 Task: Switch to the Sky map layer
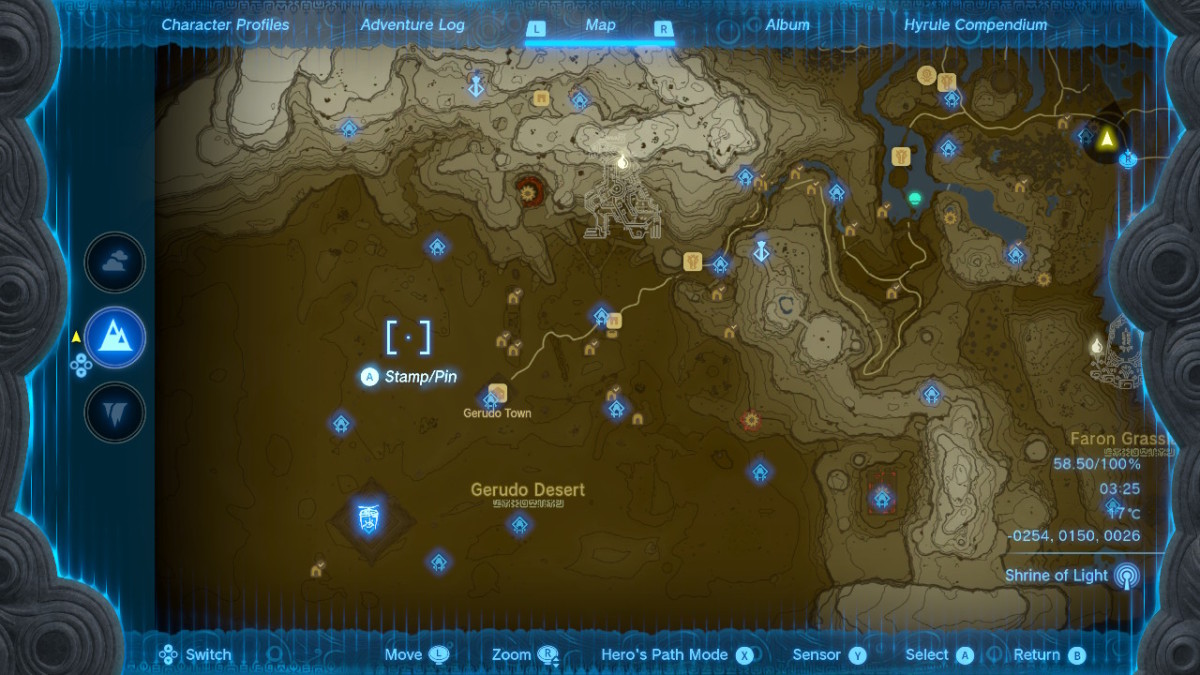115,263
